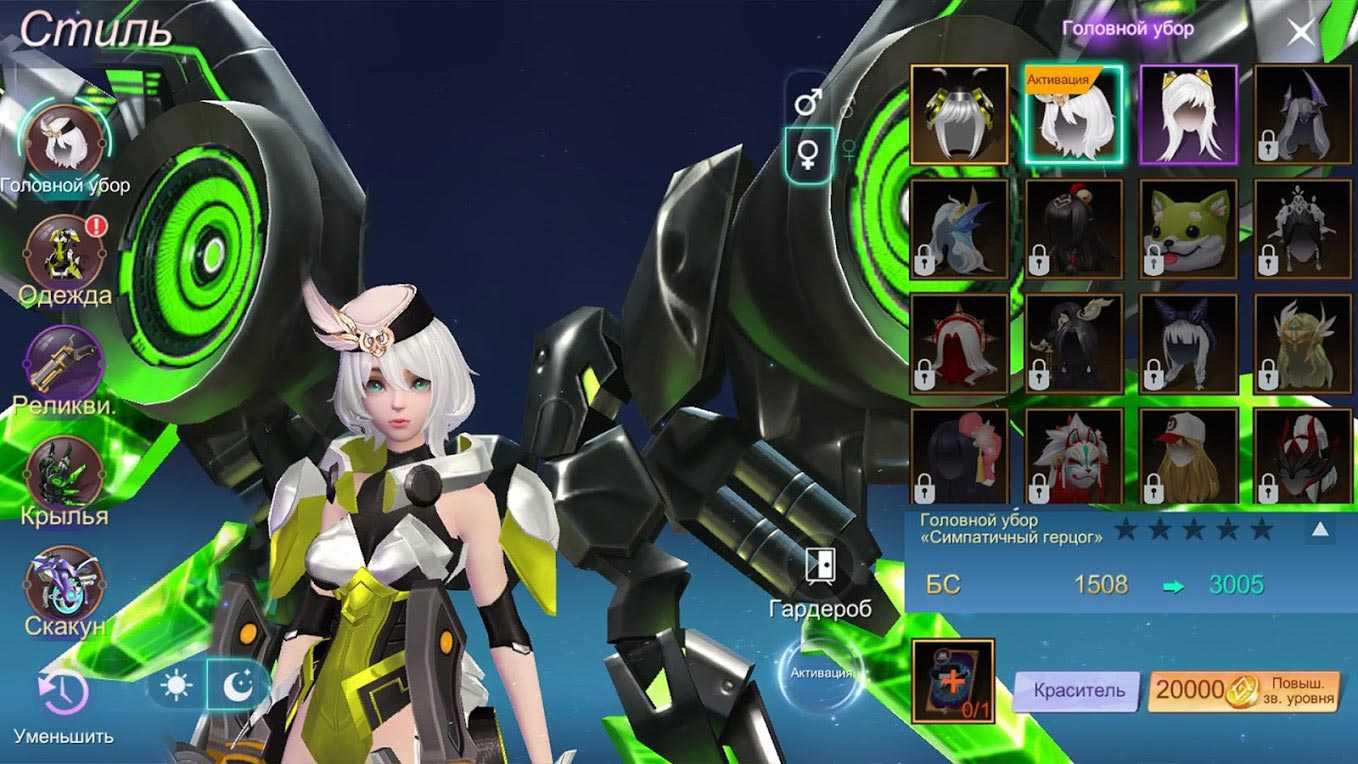Choose the female gender symbol
Viewport: 1358px width, 764px height.
(808, 154)
